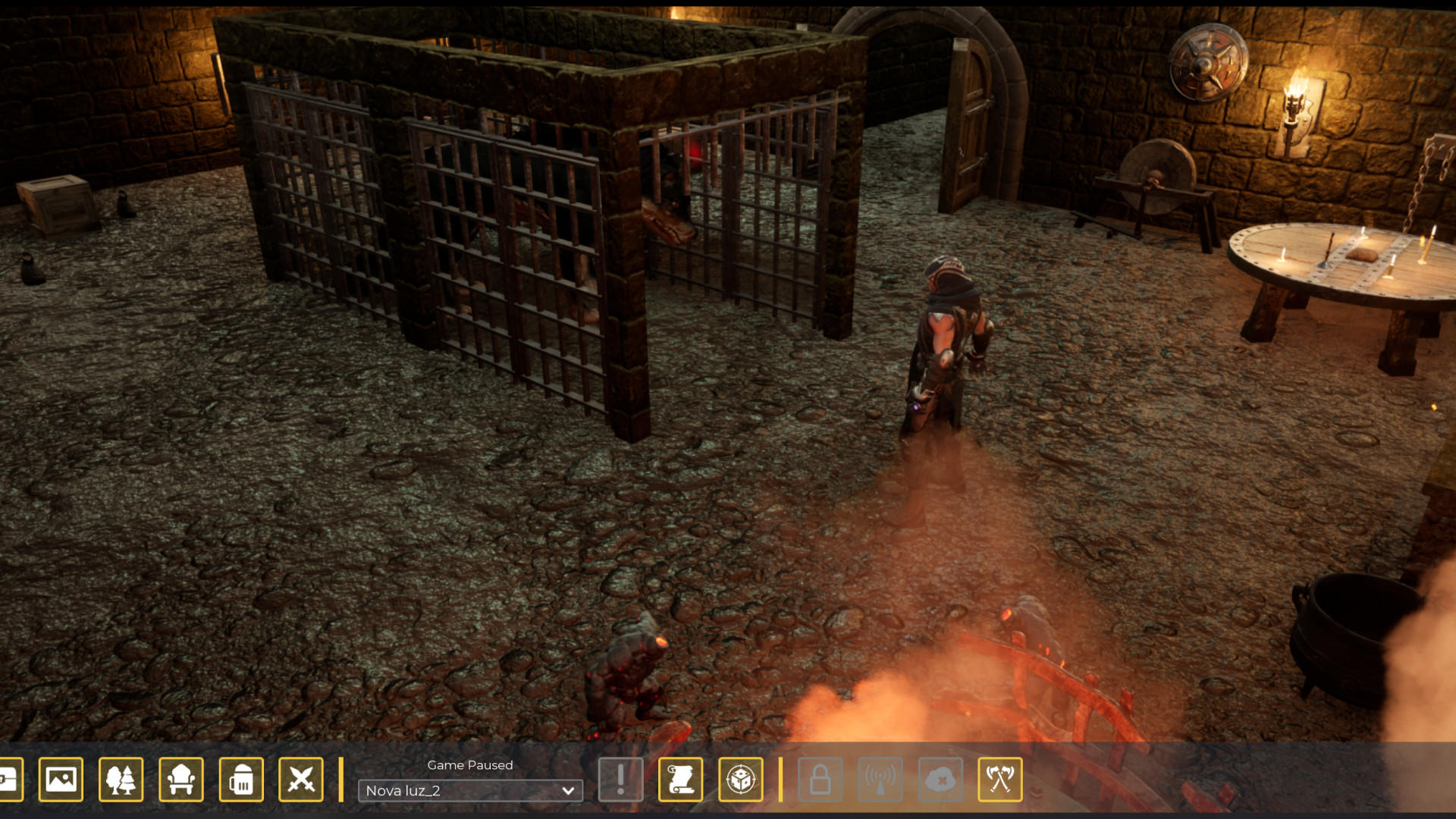Open the chest icon category
This screenshot has width=1456, height=819.
[9, 780]
